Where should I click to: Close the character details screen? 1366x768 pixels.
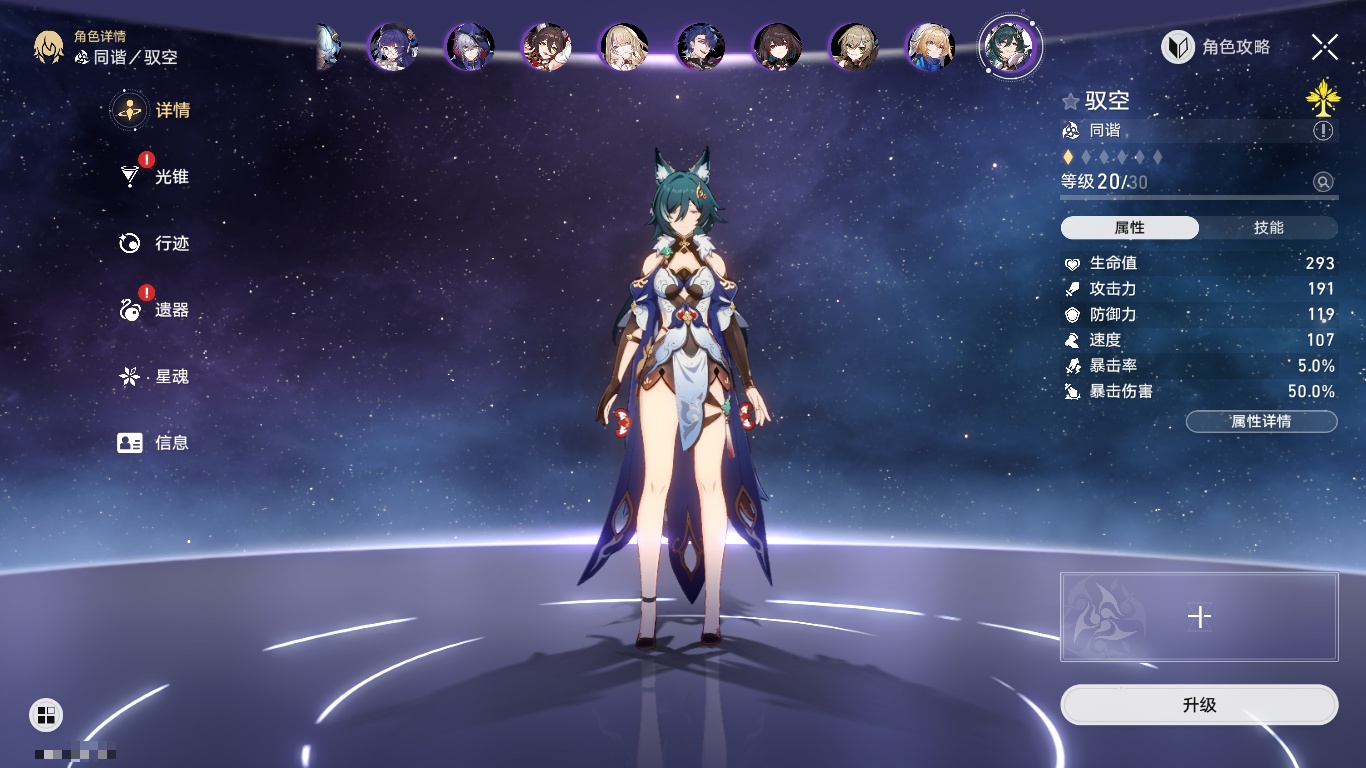[1324, 47]
